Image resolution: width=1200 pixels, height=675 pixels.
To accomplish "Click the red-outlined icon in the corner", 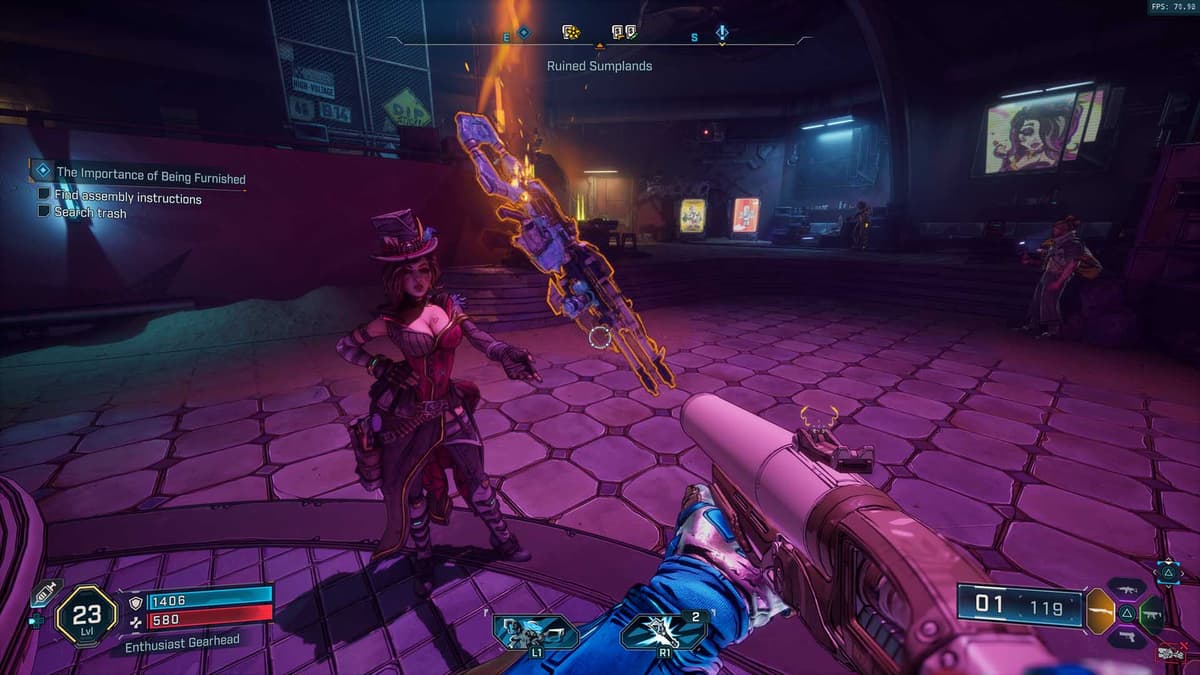I will coord(1169,653).
